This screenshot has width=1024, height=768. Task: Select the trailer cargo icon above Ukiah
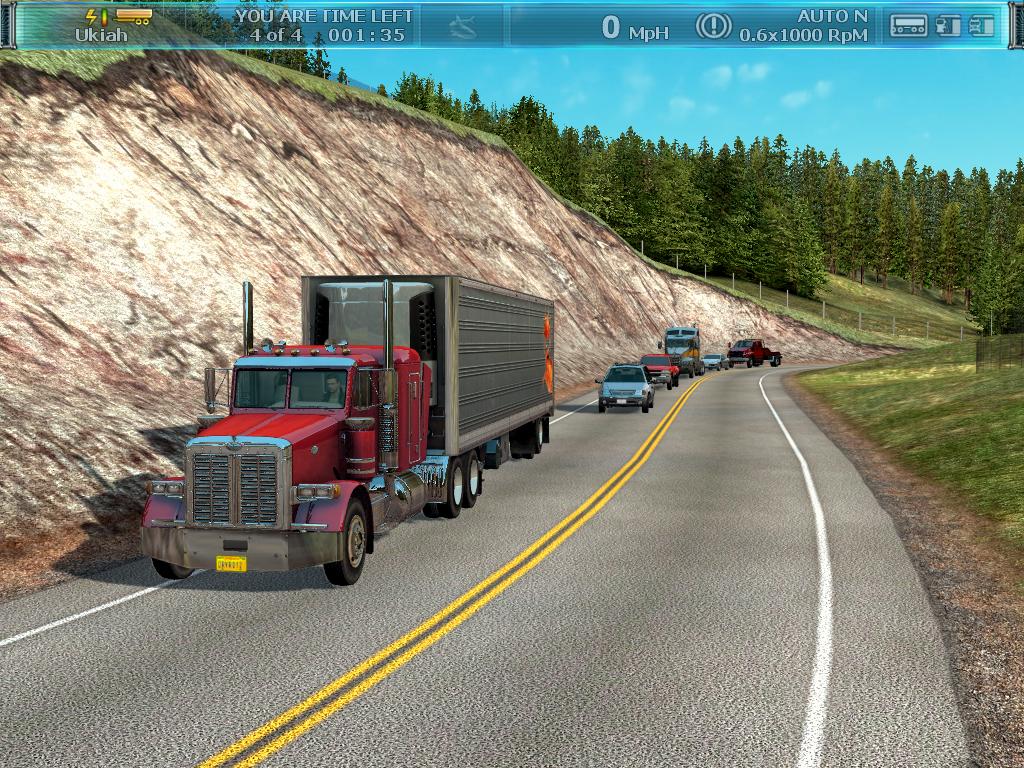click(133, 16)
